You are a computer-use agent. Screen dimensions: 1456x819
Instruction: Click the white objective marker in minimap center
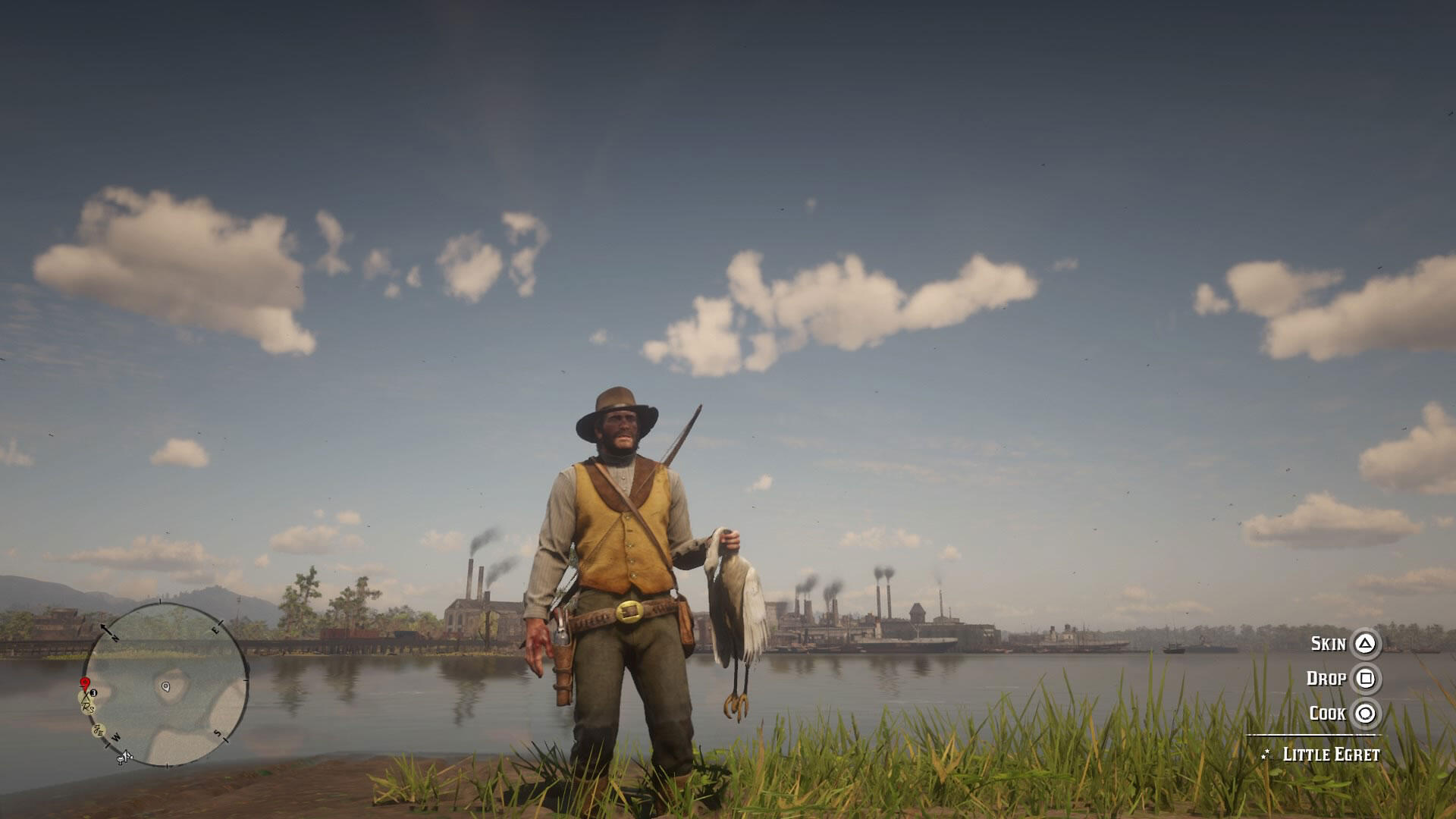click(x=165, y=686)
